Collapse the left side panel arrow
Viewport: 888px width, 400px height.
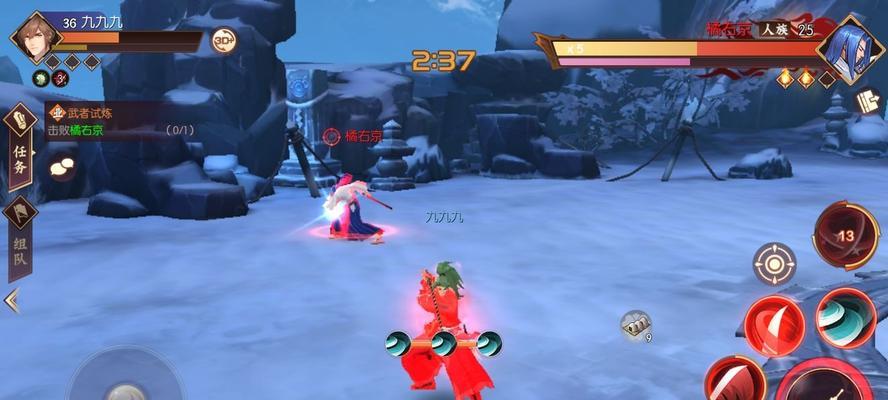click(x=12, y=300)
